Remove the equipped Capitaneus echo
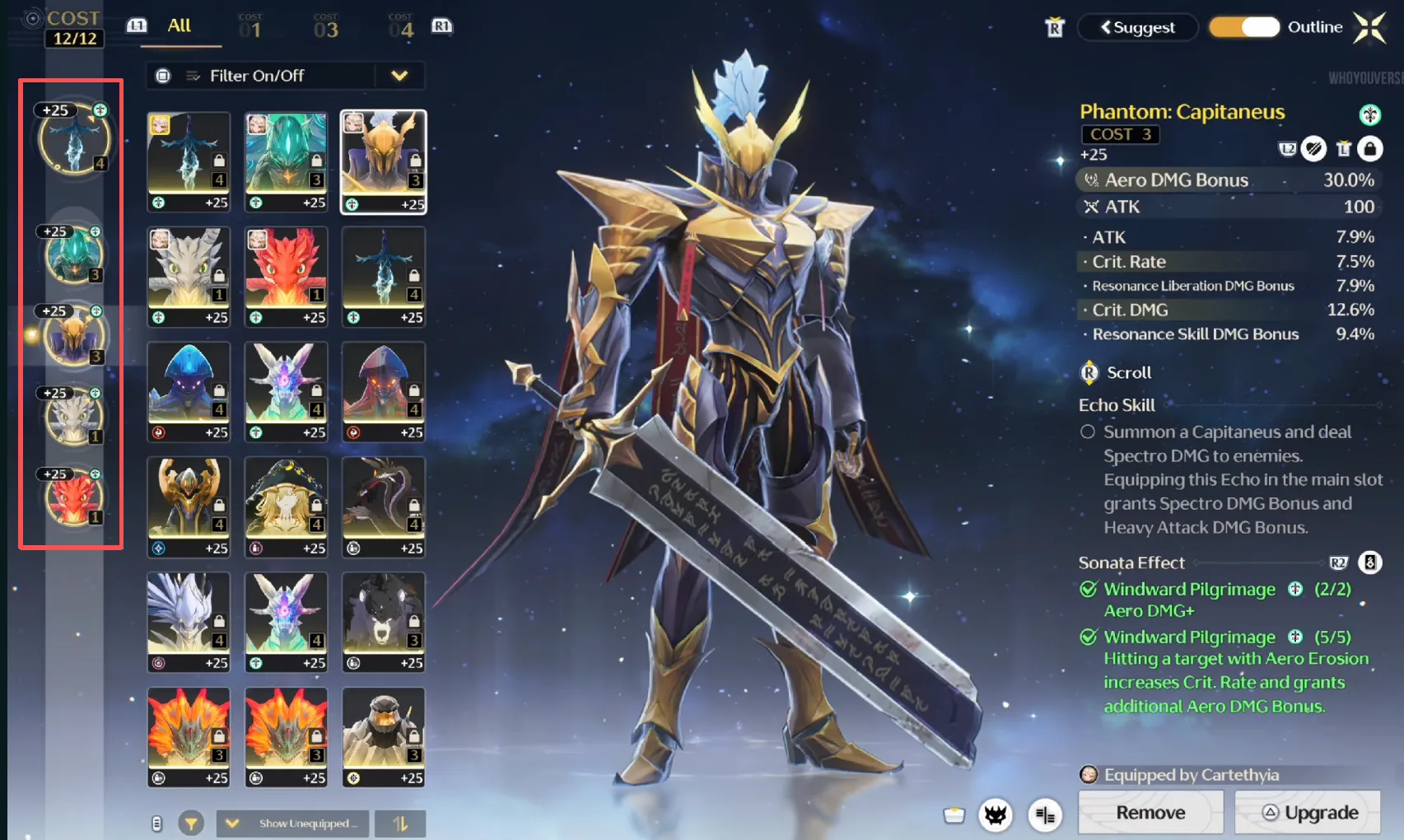Viewport: 1404px width, 840px height. 1150,813
